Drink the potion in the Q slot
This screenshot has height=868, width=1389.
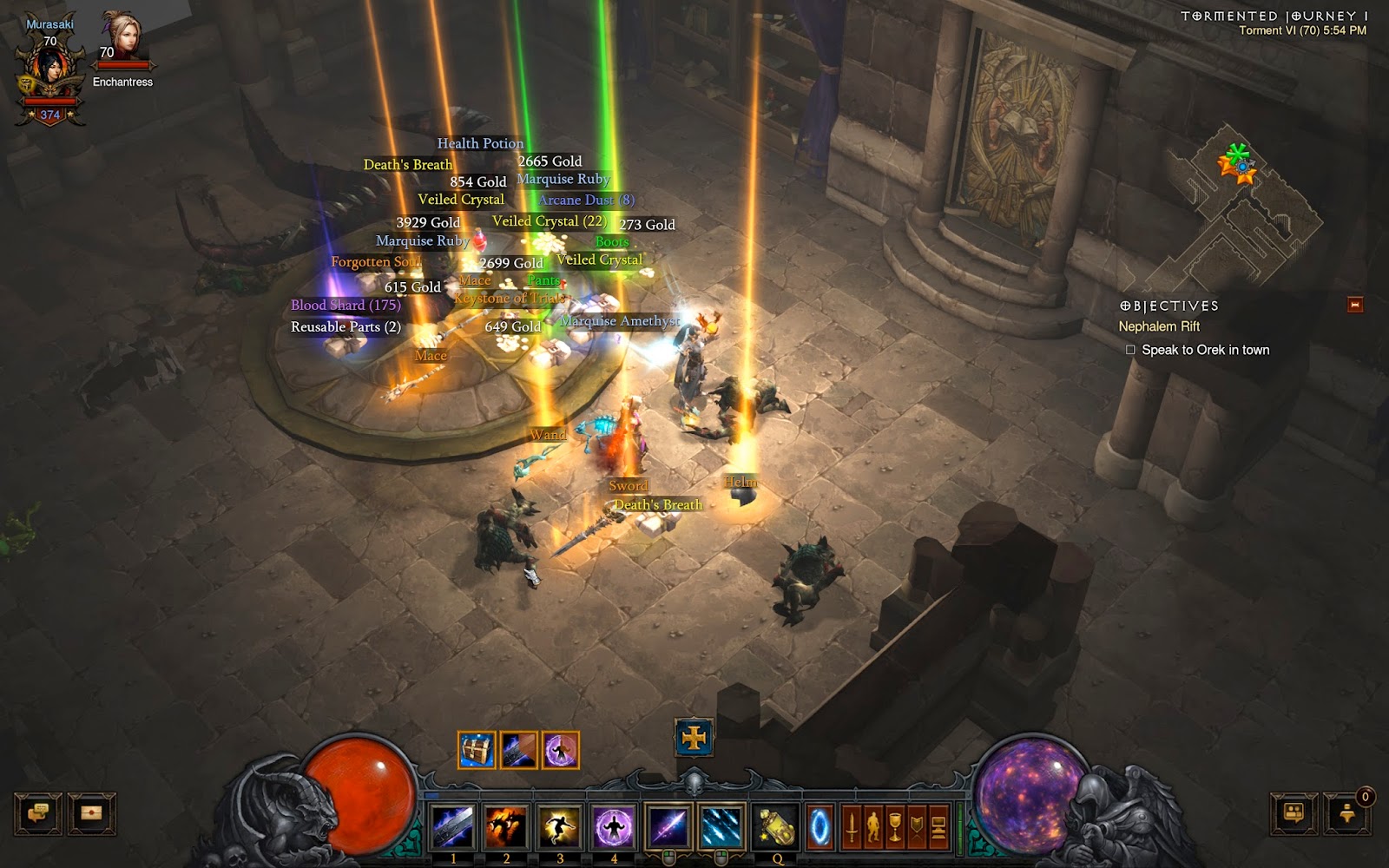pyautogui.click(x=776, y=825)
